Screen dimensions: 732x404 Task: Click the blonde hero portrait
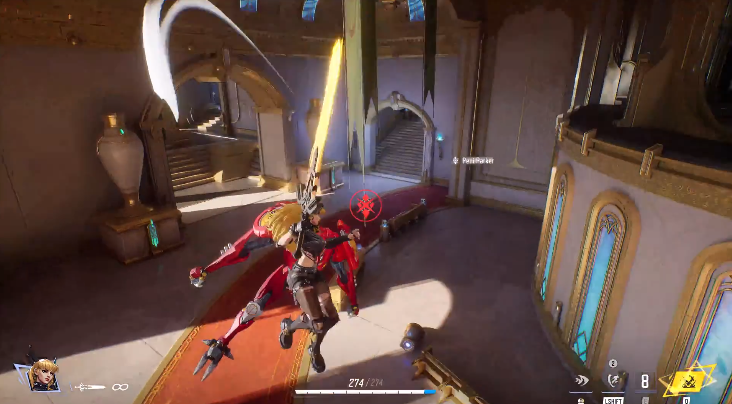point(43,375)
